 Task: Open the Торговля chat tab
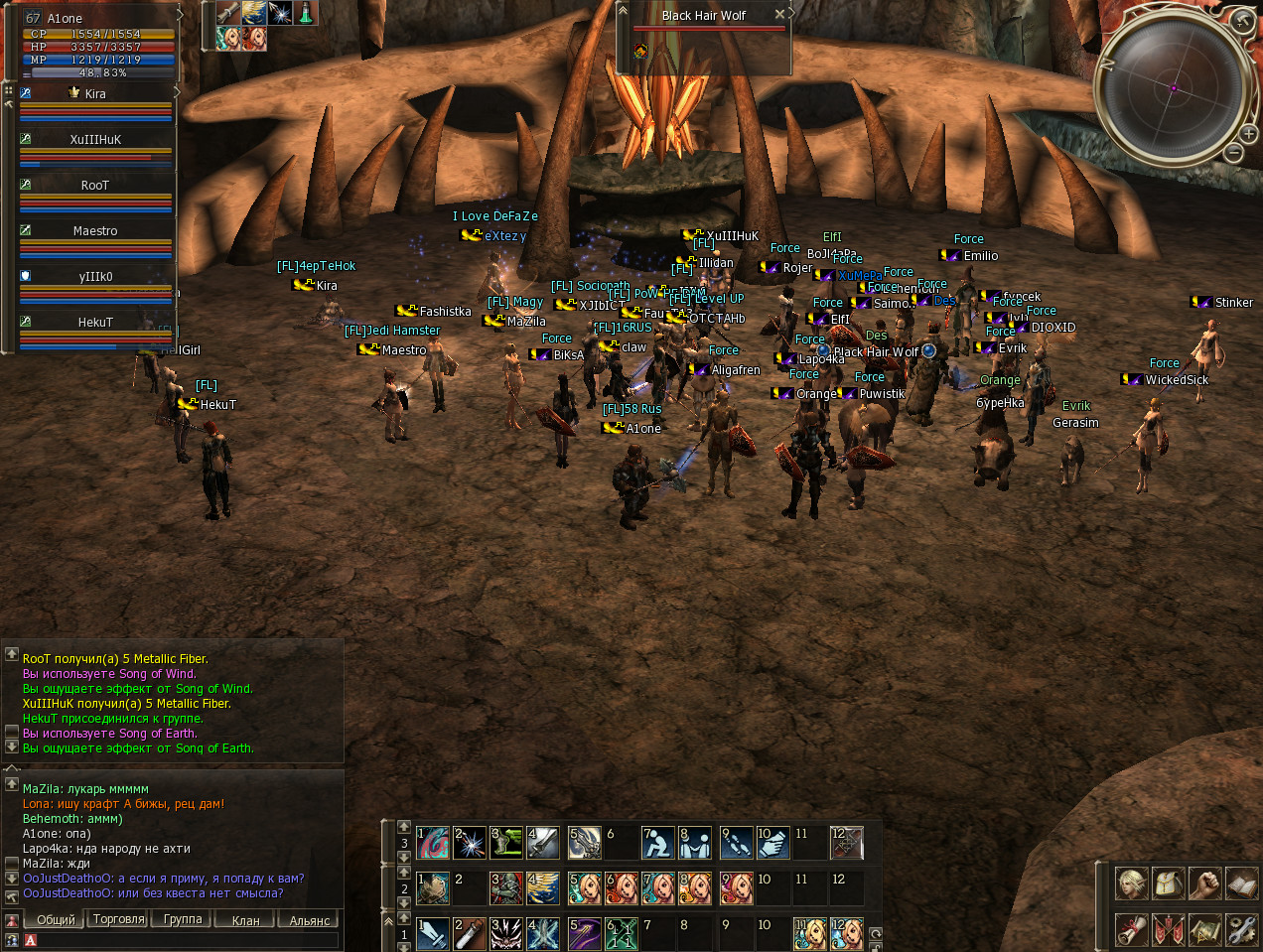119,920
